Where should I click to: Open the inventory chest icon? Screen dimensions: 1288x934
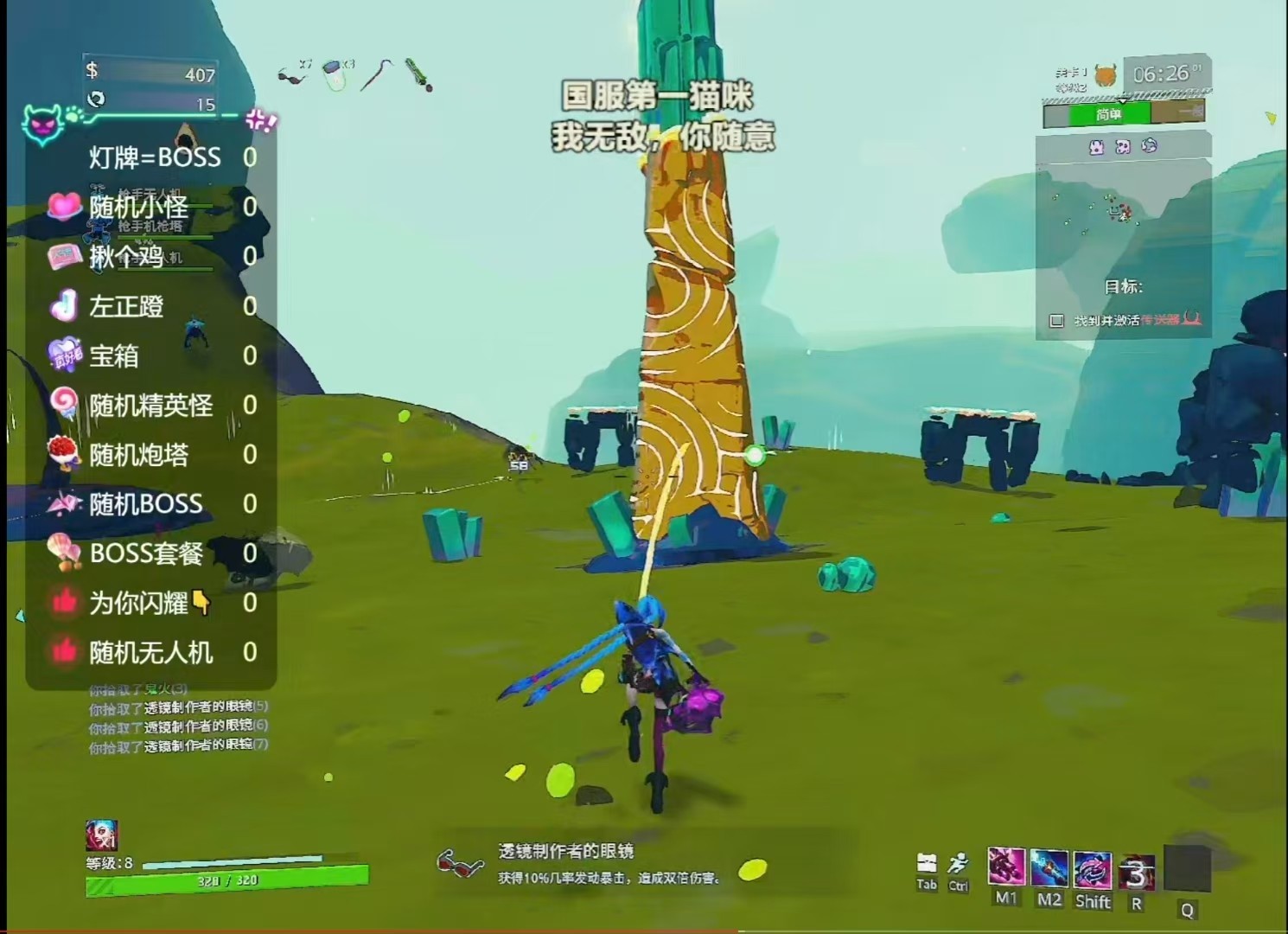[927, 863]
